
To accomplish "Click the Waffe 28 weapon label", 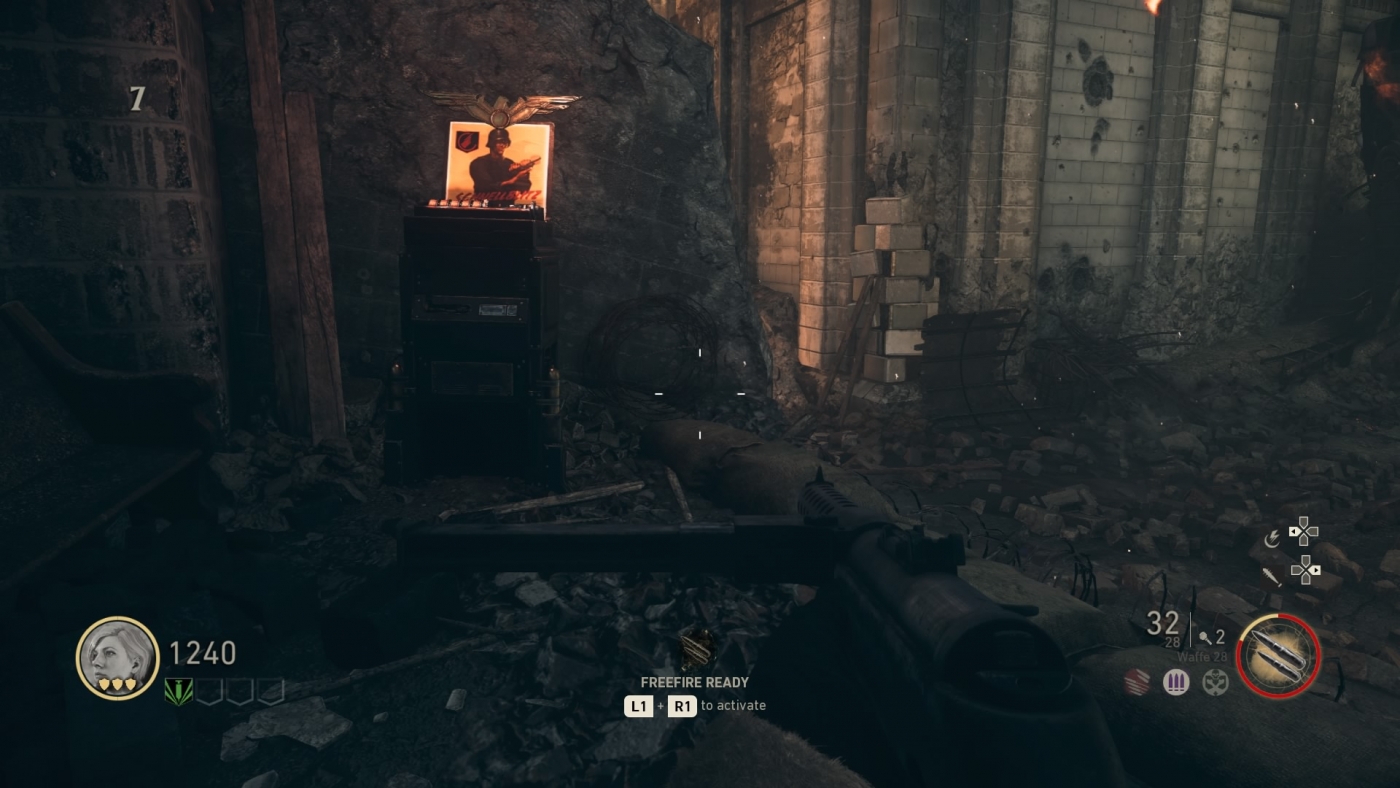I will [1202, 656].
